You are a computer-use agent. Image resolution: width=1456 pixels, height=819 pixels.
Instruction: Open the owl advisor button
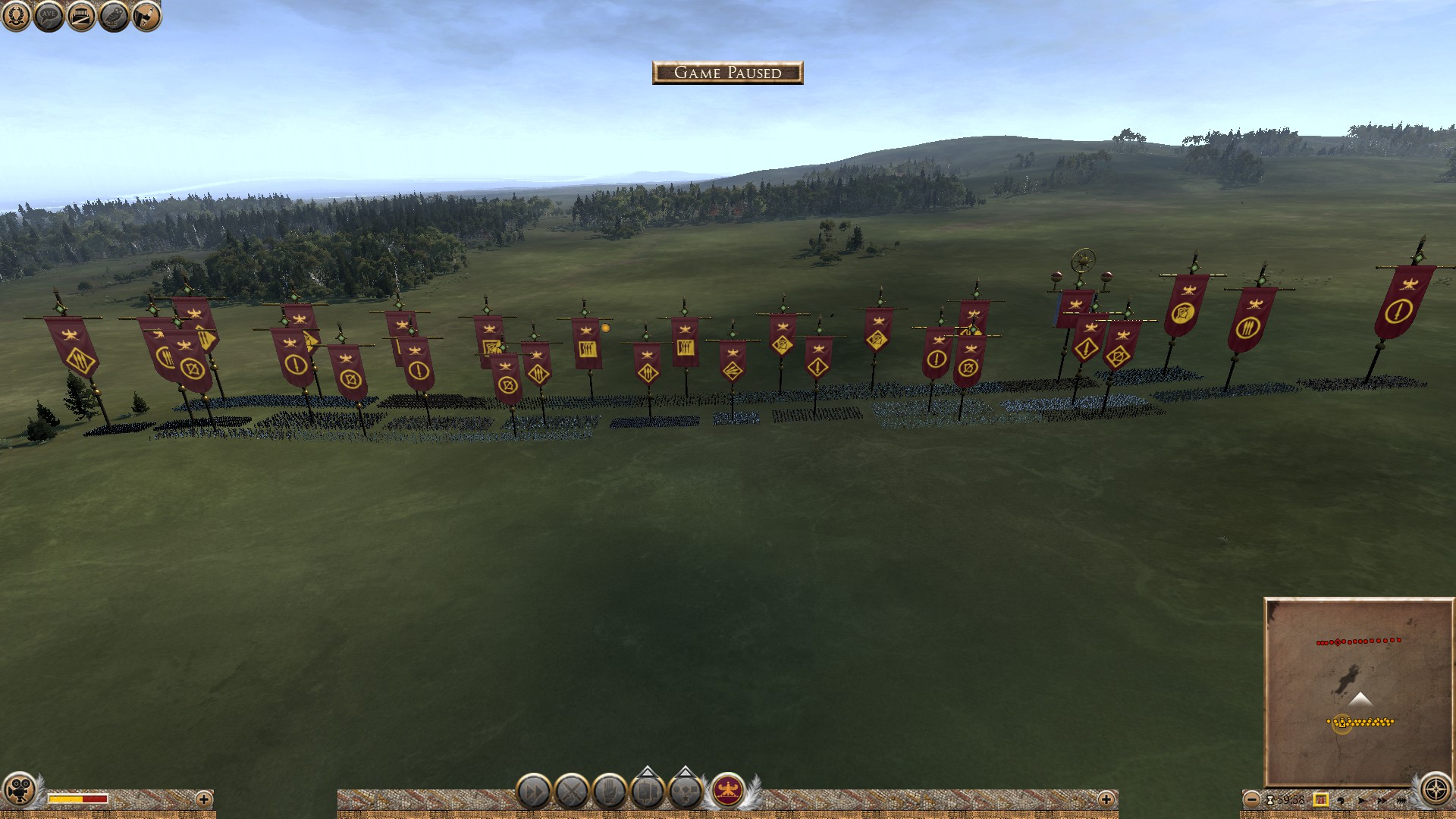pyautogui.click(x=114, y=16)
